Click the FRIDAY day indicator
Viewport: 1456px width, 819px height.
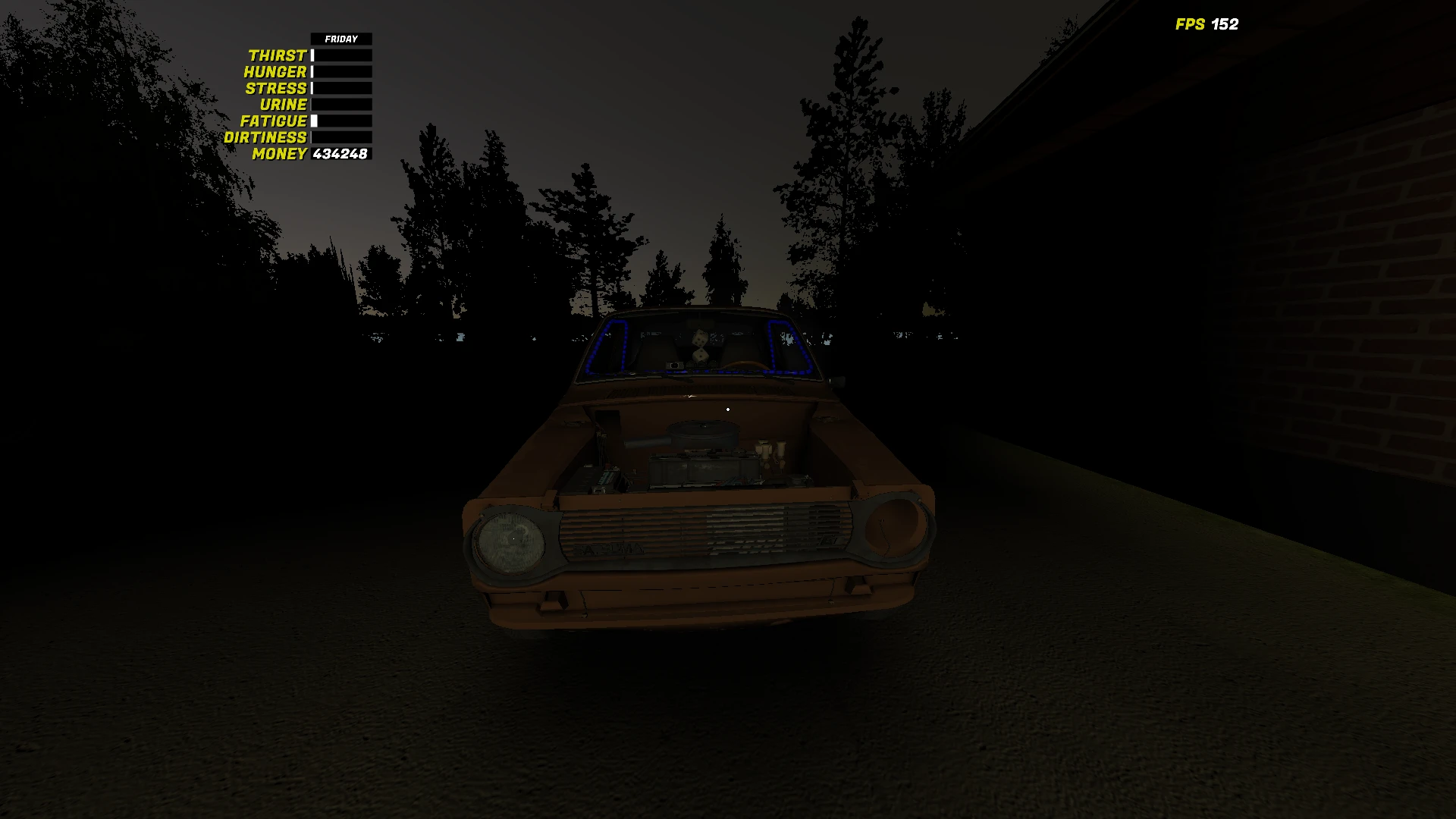[341, 38]
